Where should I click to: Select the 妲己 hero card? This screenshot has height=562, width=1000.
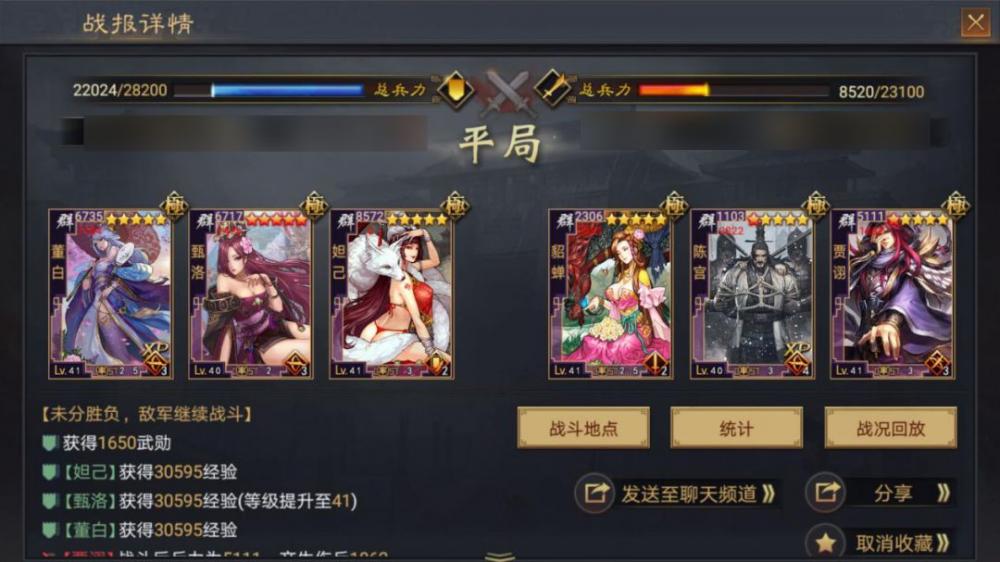coord(391,294)
